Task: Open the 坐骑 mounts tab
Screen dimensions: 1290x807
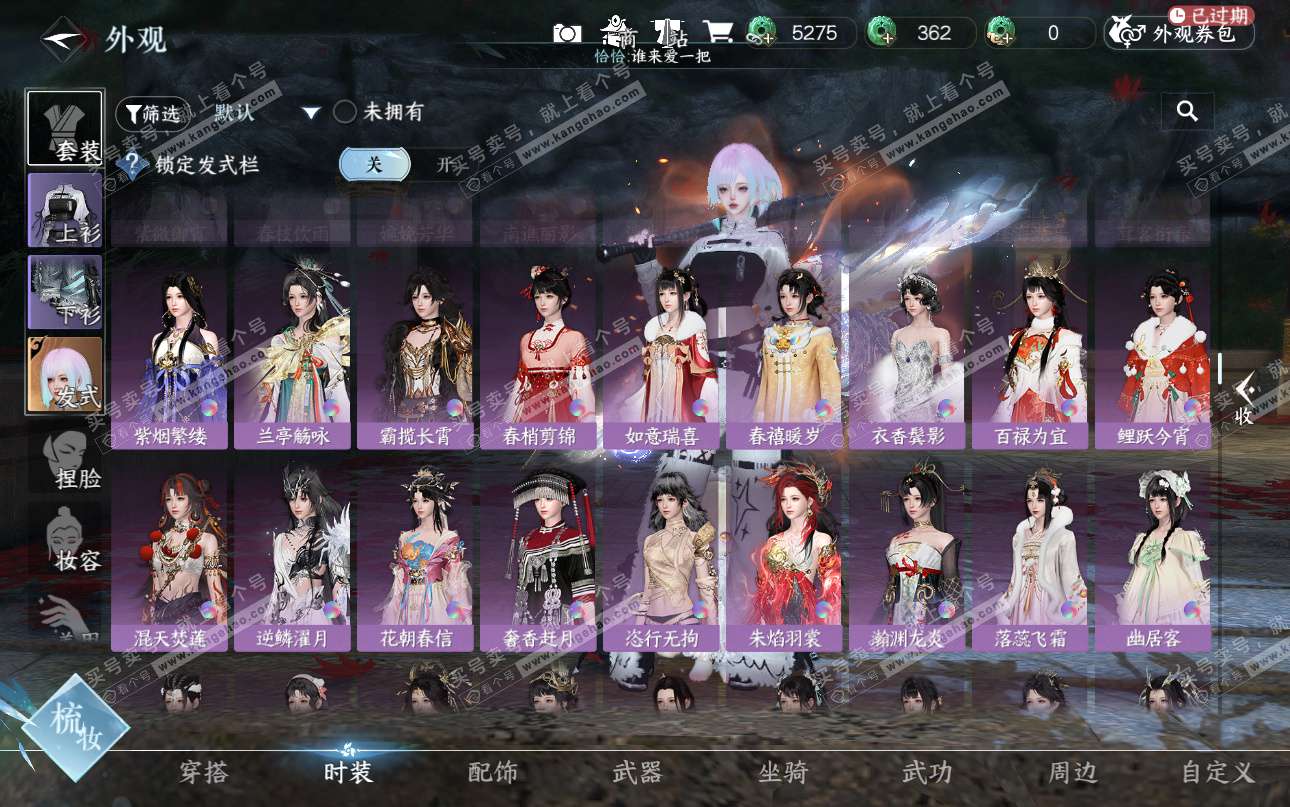Action: 783,772
